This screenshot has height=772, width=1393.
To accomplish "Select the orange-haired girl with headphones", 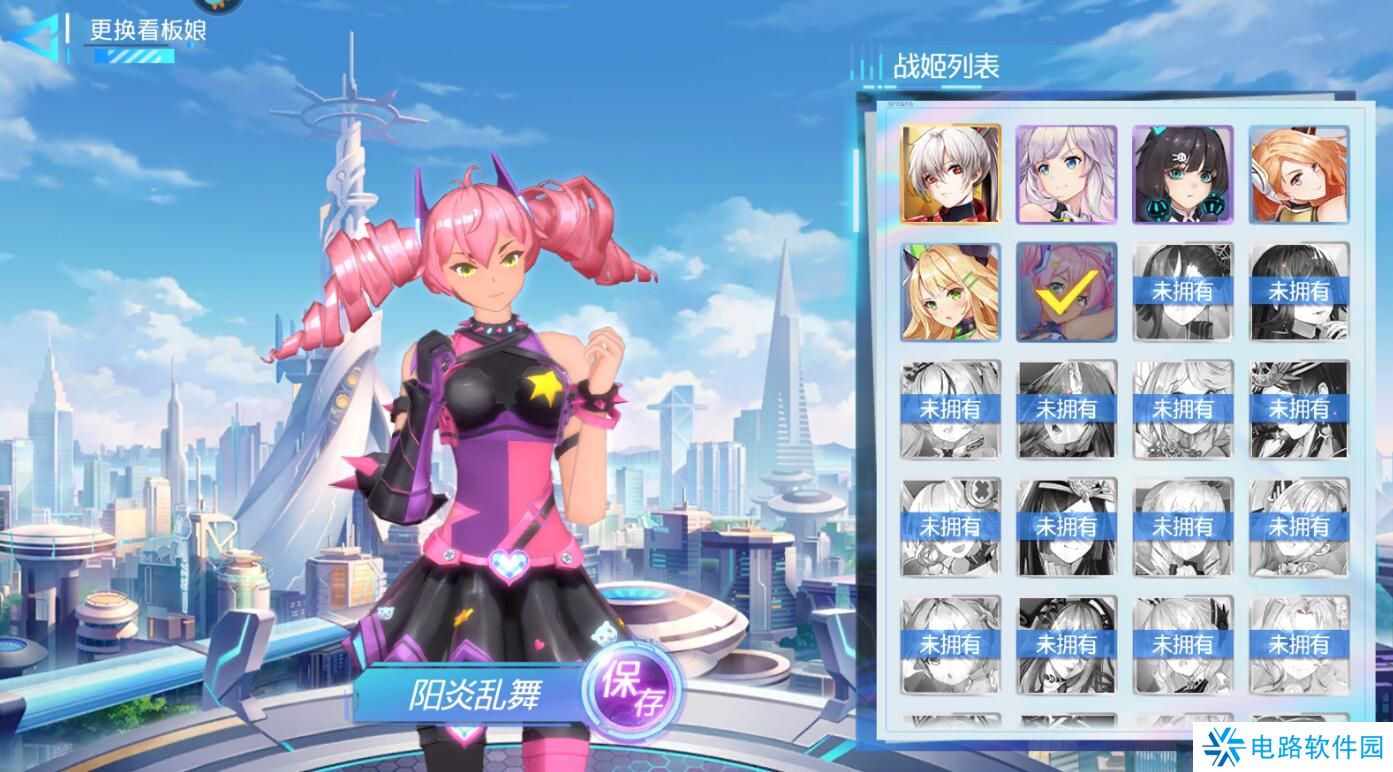I will click(1298, 174).
